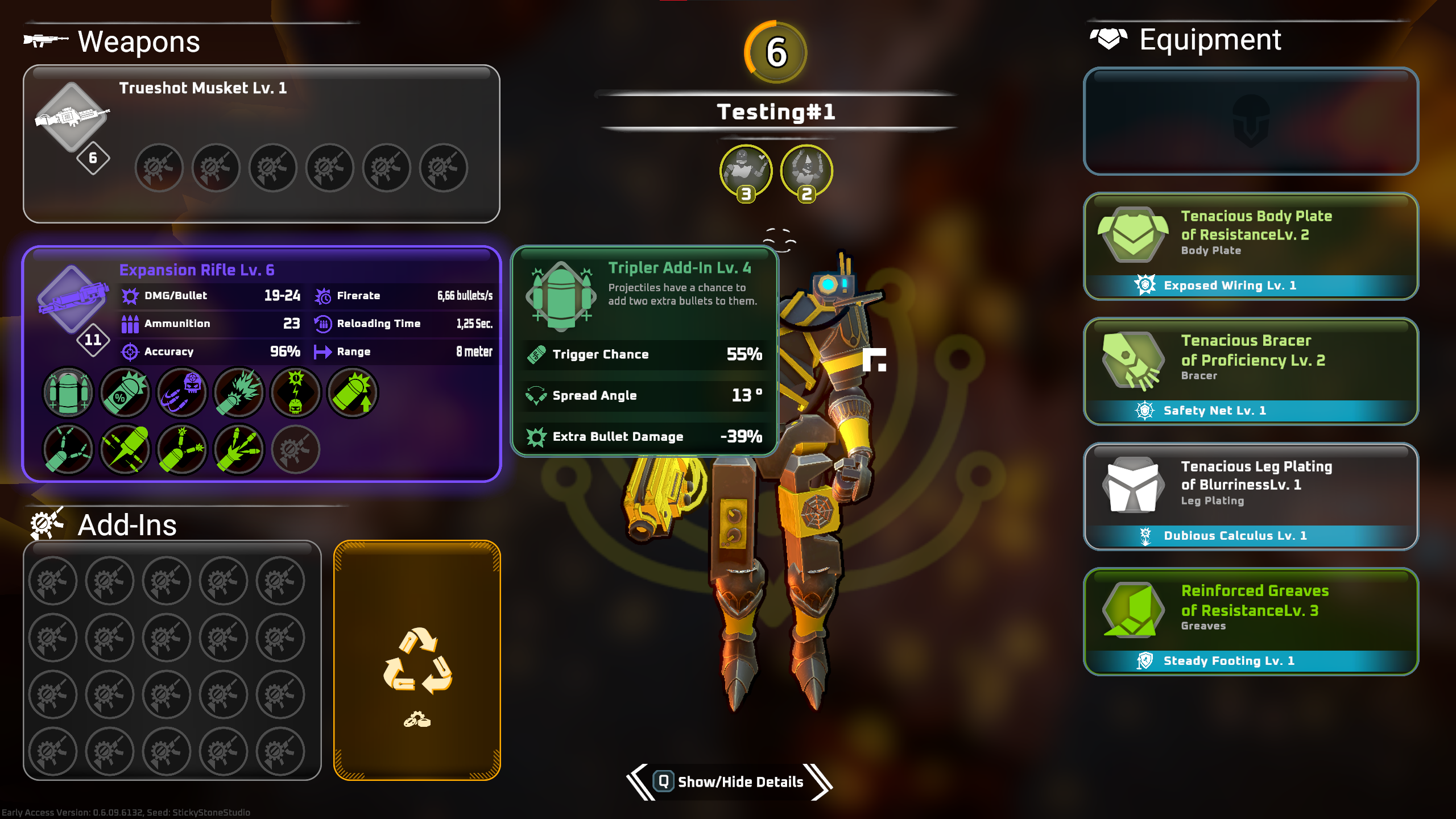This screenshot has height=819, width=1456.
Task: Select the character perk badge numbered 2
Action: [x=806, y=172]
